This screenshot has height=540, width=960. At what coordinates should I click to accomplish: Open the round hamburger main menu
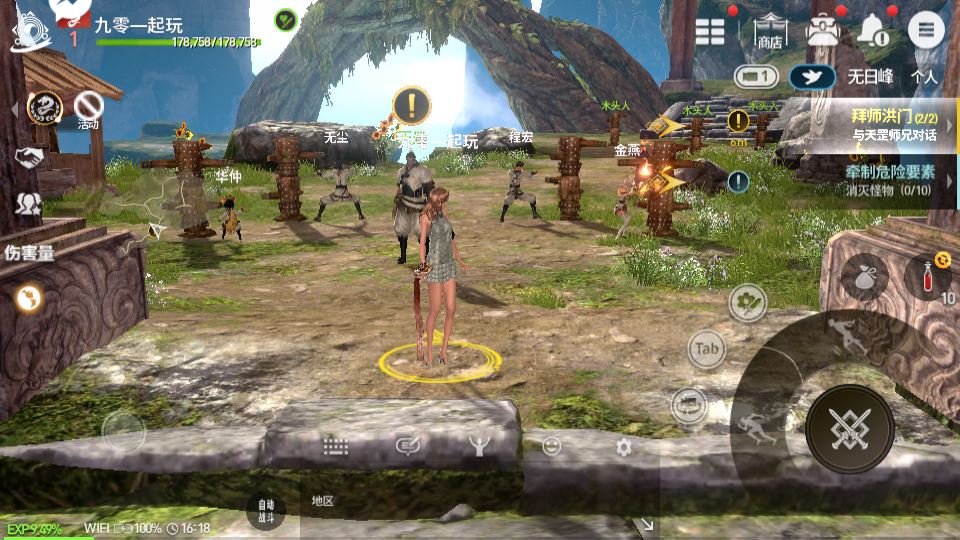(x=926, y=31)
